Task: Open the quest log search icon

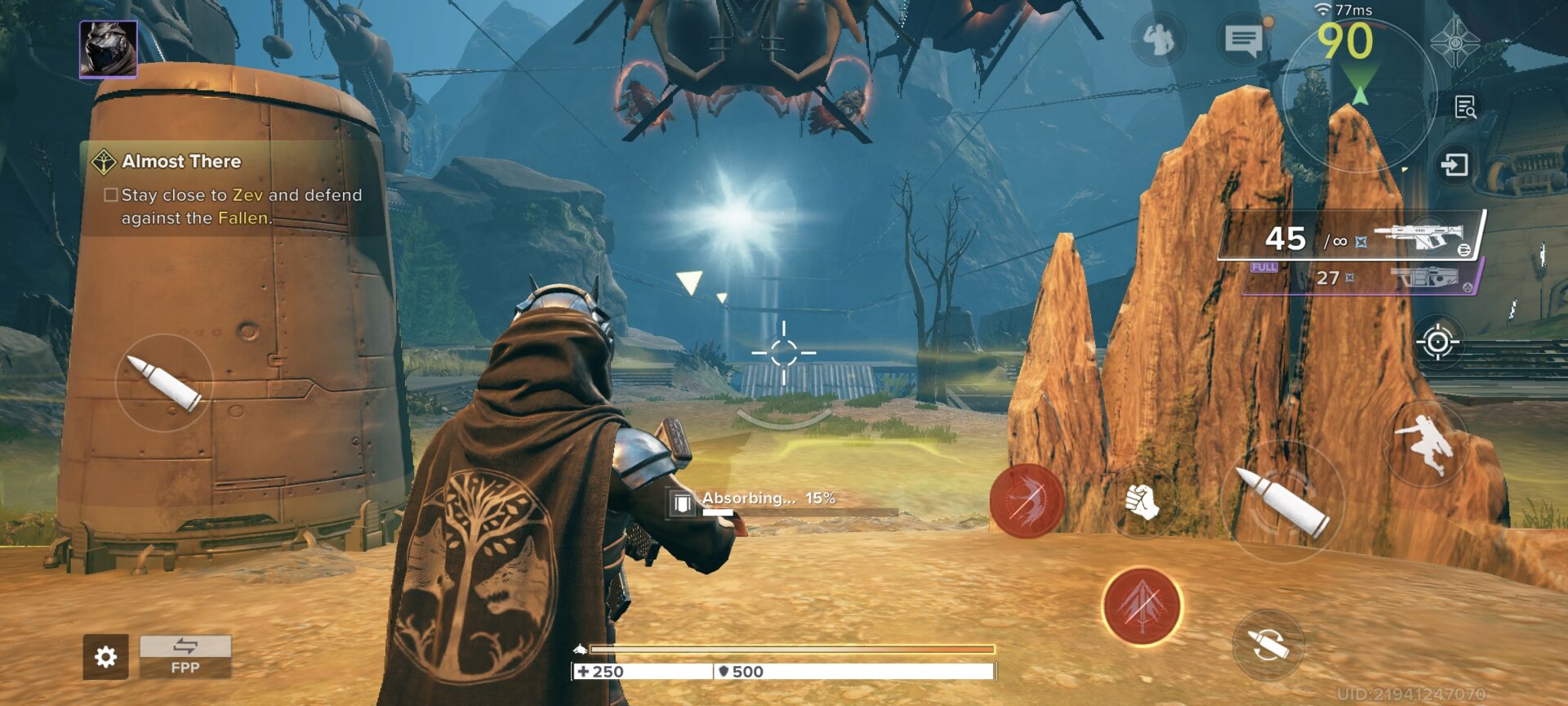Action: 1465,107
